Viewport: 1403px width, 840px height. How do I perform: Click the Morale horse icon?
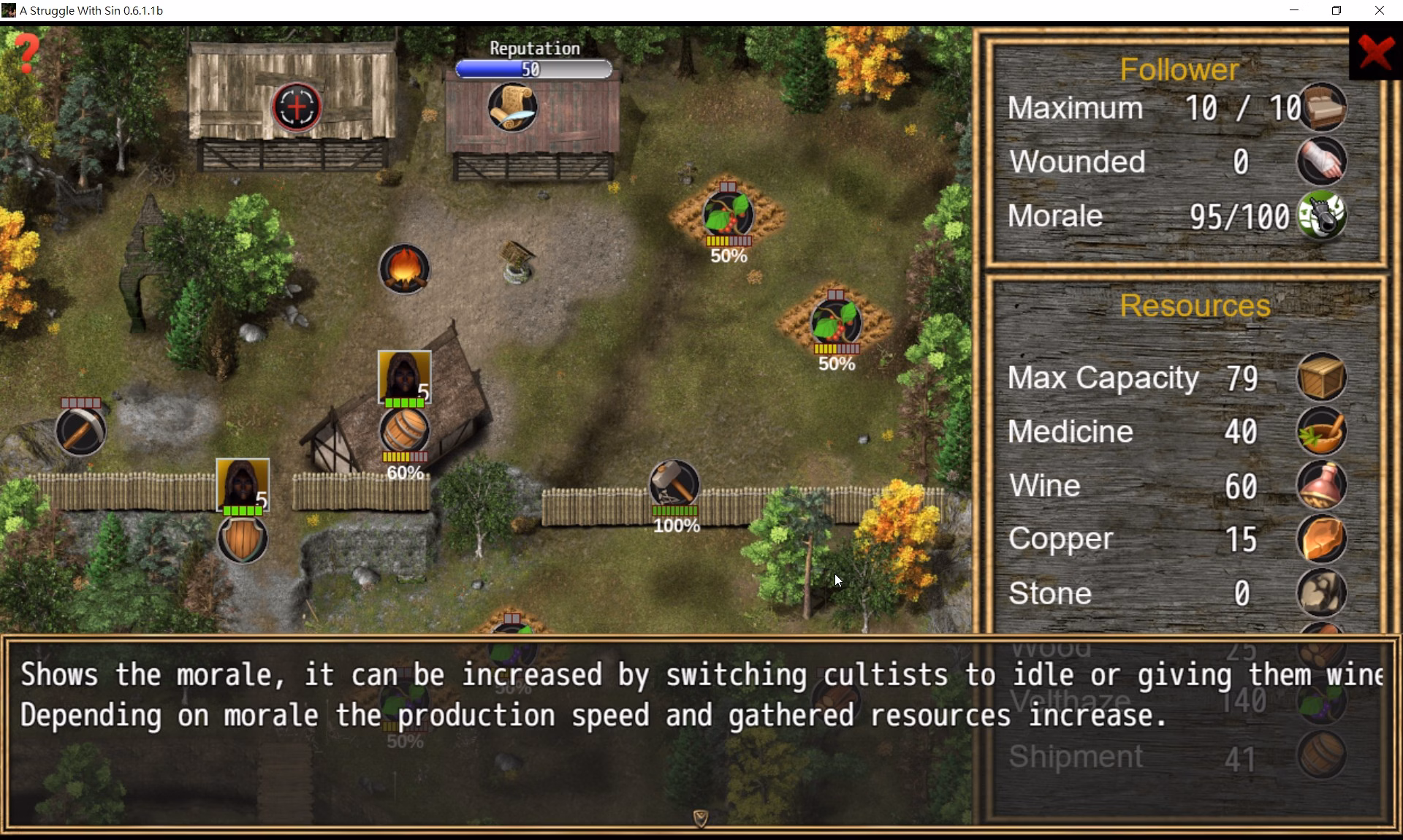(x=1322, y=215)
